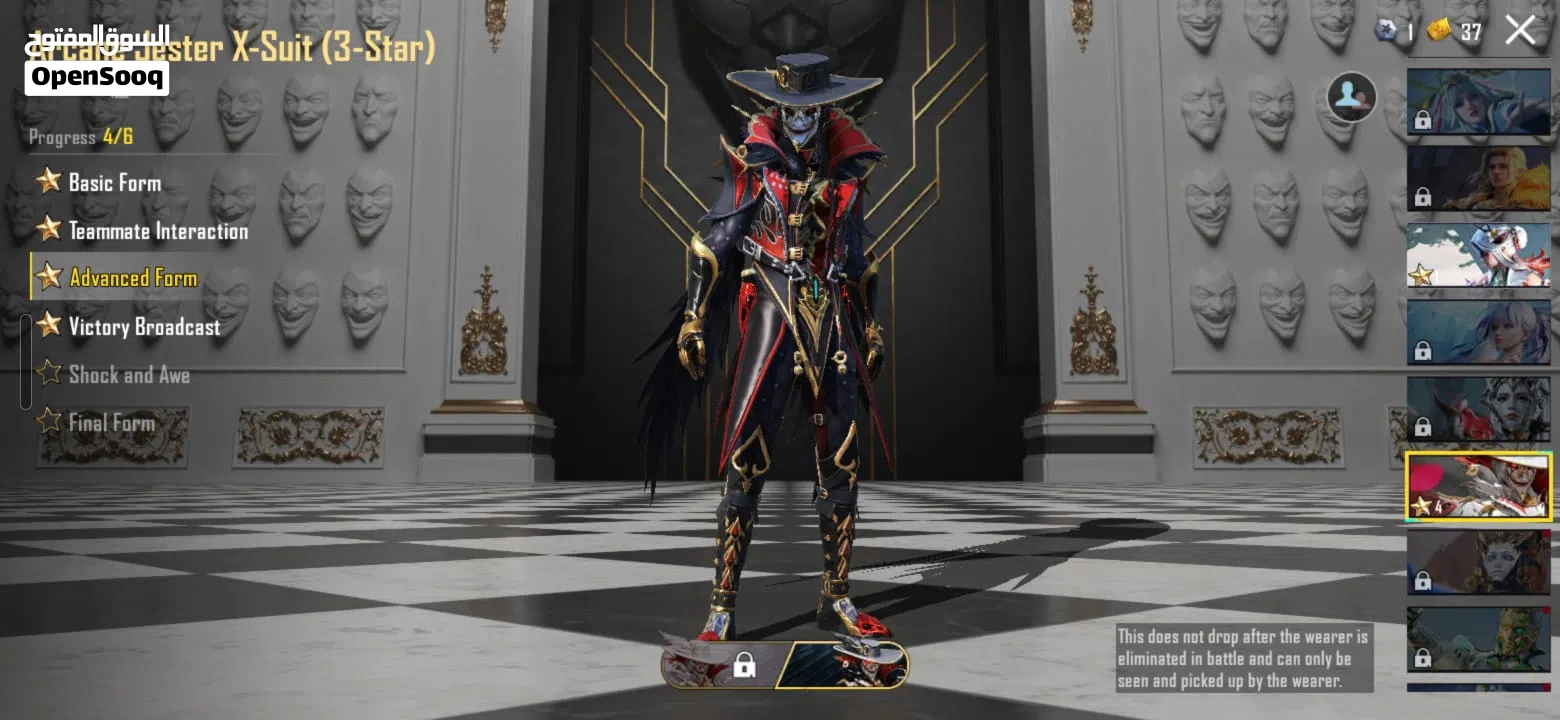Open the Teammate Interaction entry
The image size is (1560, 720).
(x=156, y=231)
